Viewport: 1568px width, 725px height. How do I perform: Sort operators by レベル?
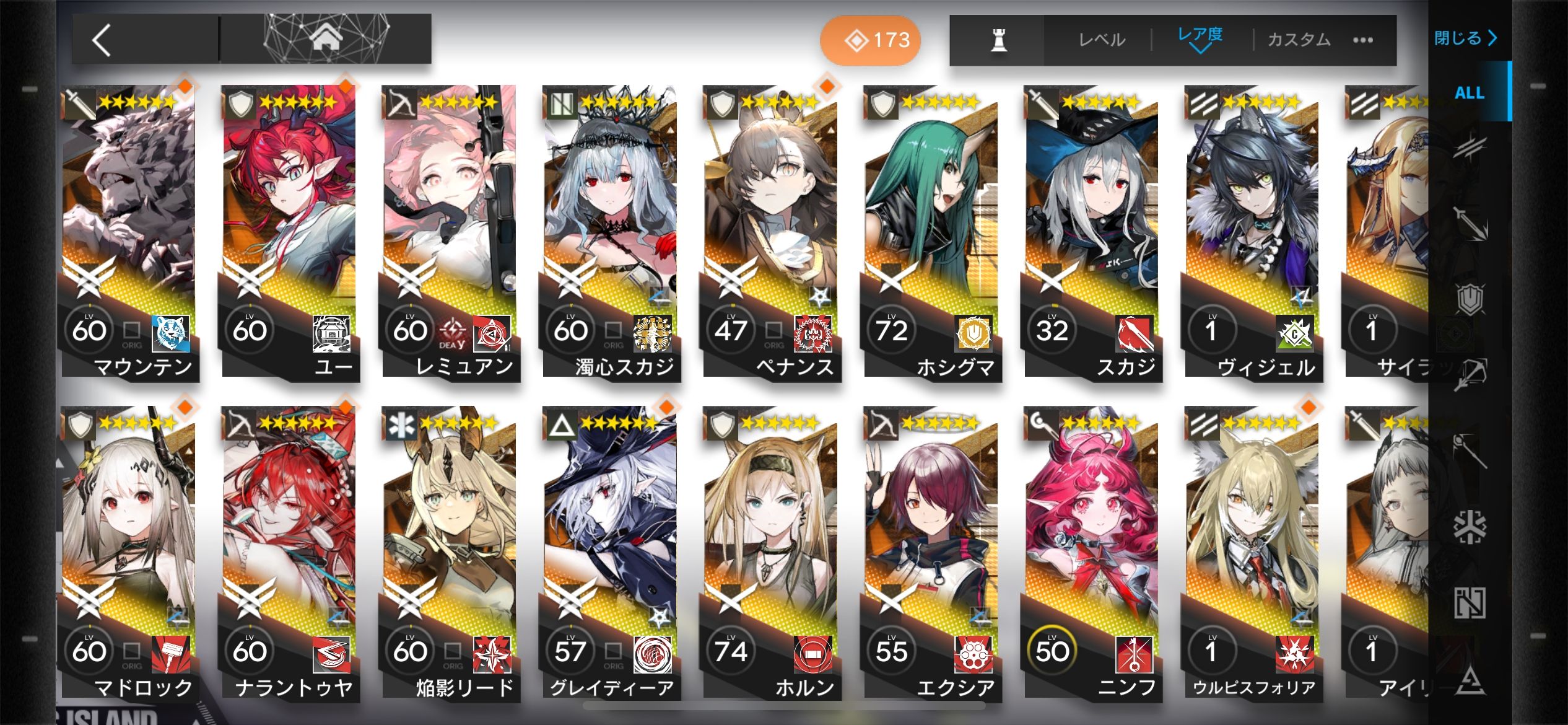1101,40
